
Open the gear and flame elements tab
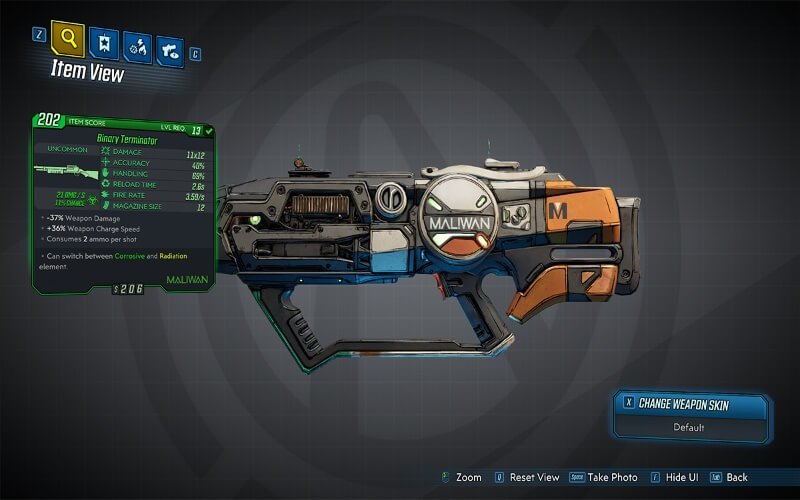point(137,47)
